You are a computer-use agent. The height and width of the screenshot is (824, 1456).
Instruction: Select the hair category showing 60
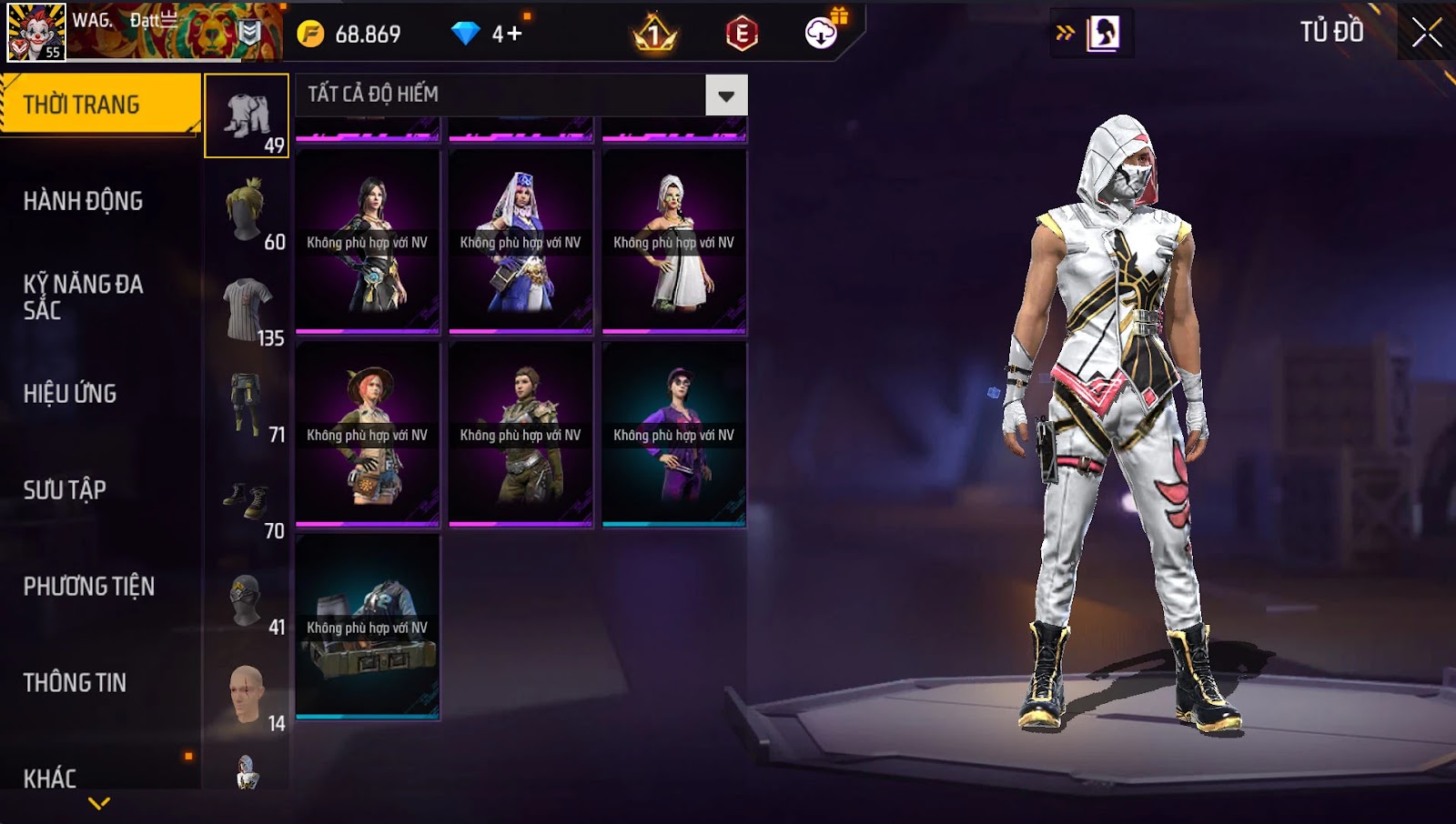point(247,213)
